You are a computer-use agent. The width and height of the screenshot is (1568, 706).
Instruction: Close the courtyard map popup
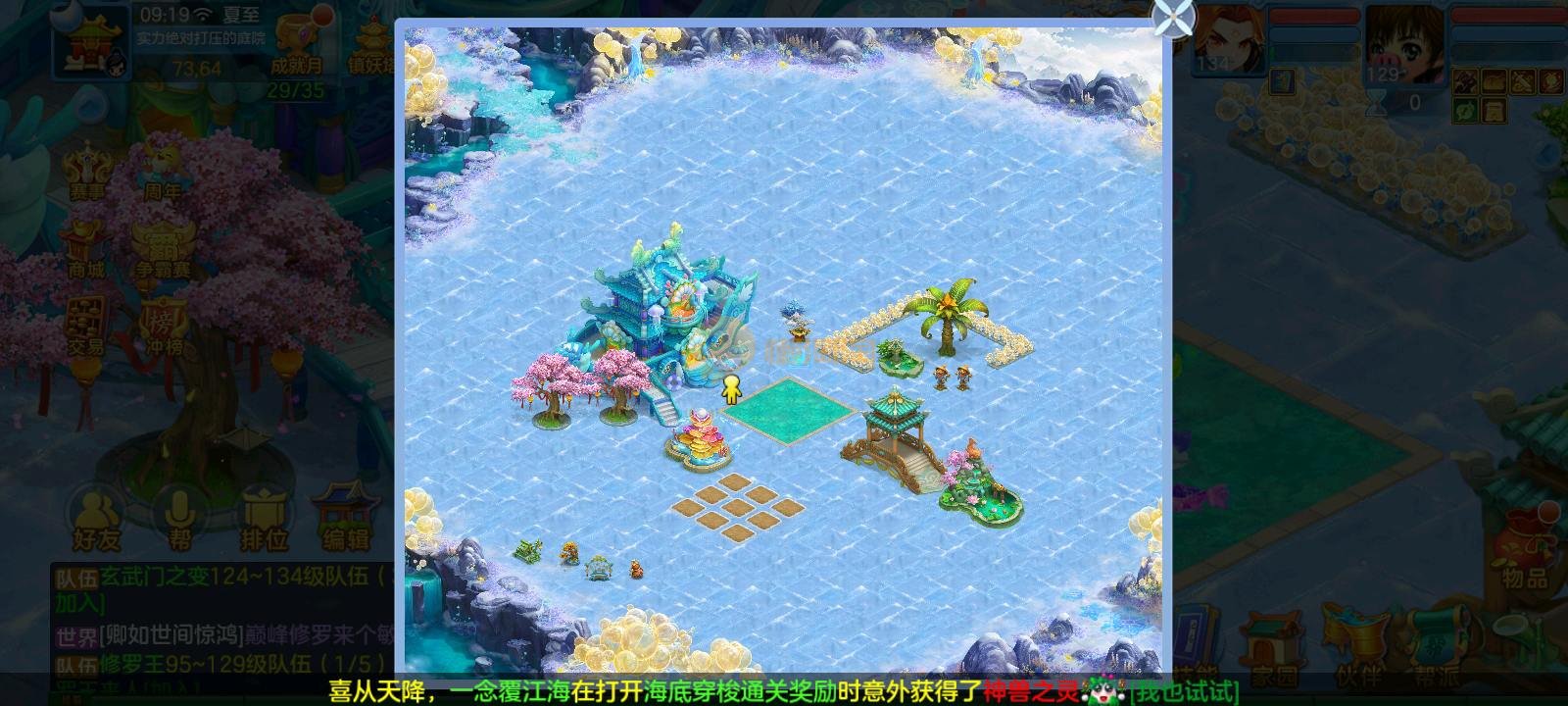coord(1174,17)
